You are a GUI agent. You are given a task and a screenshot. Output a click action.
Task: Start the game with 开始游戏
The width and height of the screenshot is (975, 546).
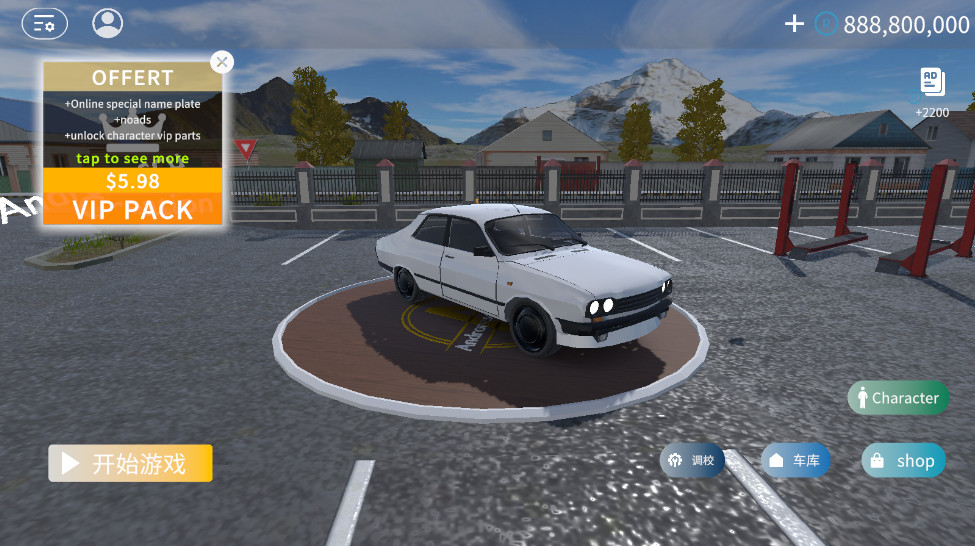(x=130, y=463)
